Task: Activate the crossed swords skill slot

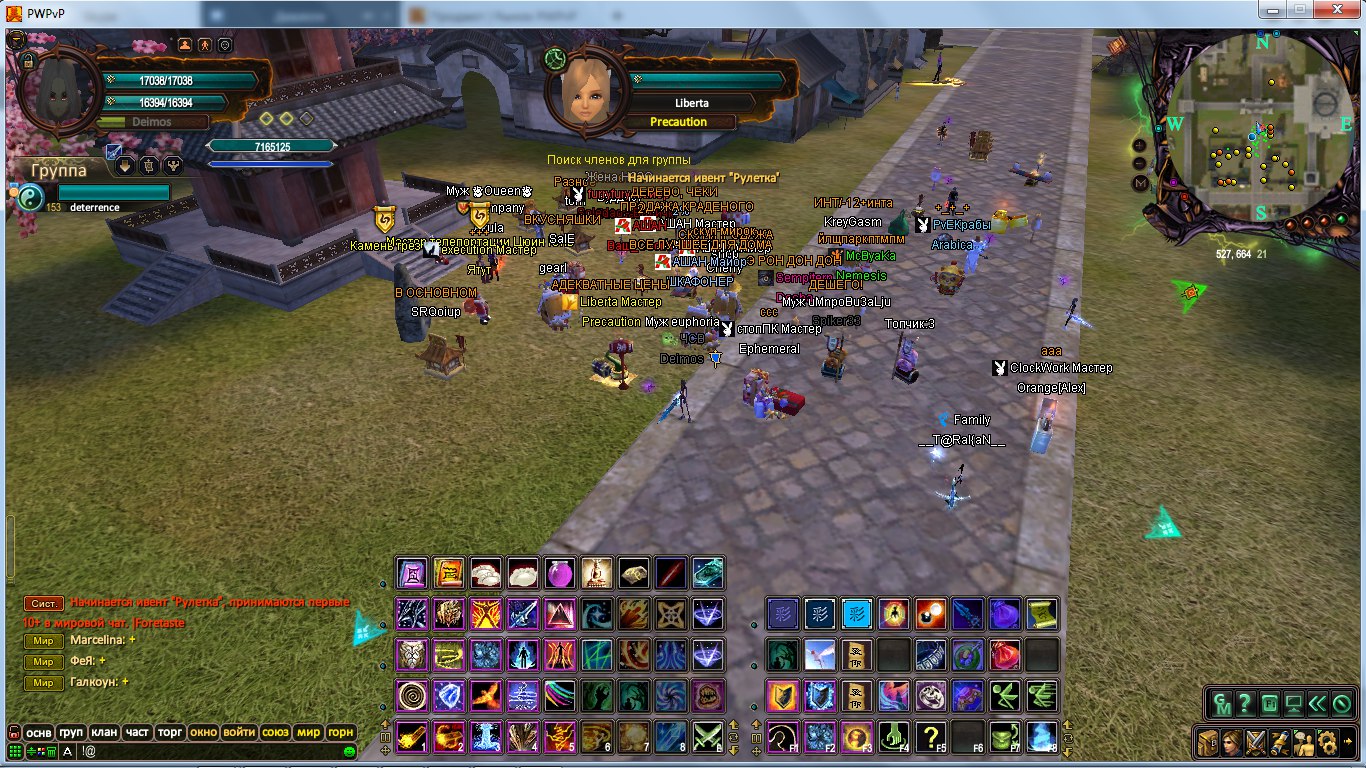Action: [708, 736]
